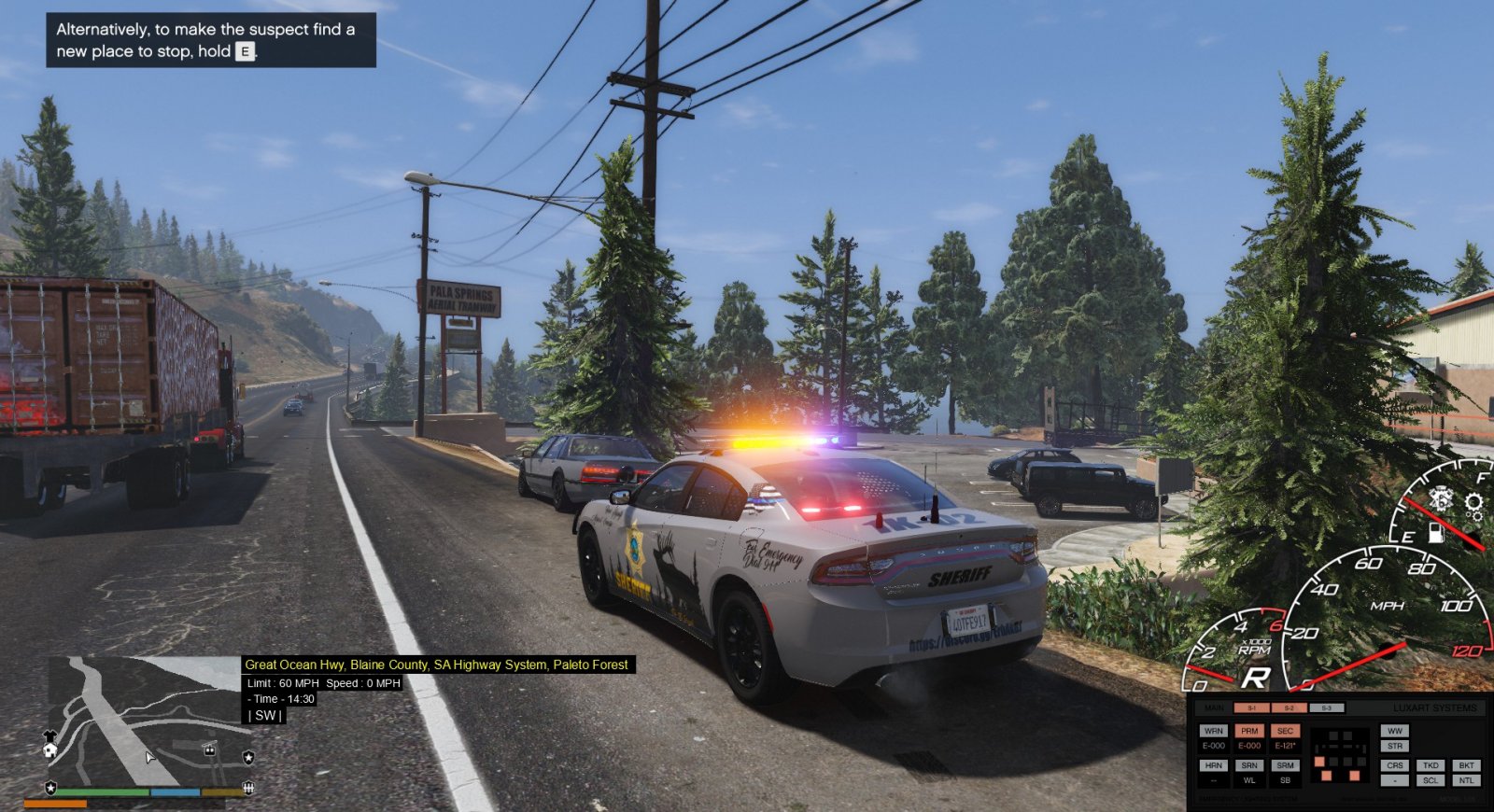
Task: Toggle the PRM primary lights button
Action: point(1249,731)
